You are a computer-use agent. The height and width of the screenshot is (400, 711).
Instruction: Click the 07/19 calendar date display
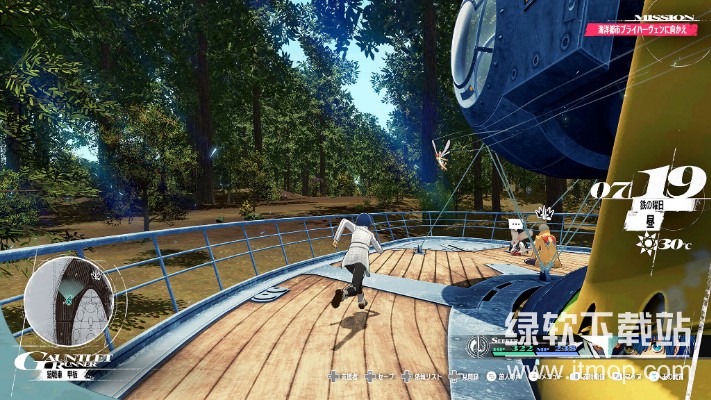click(639, 186)
